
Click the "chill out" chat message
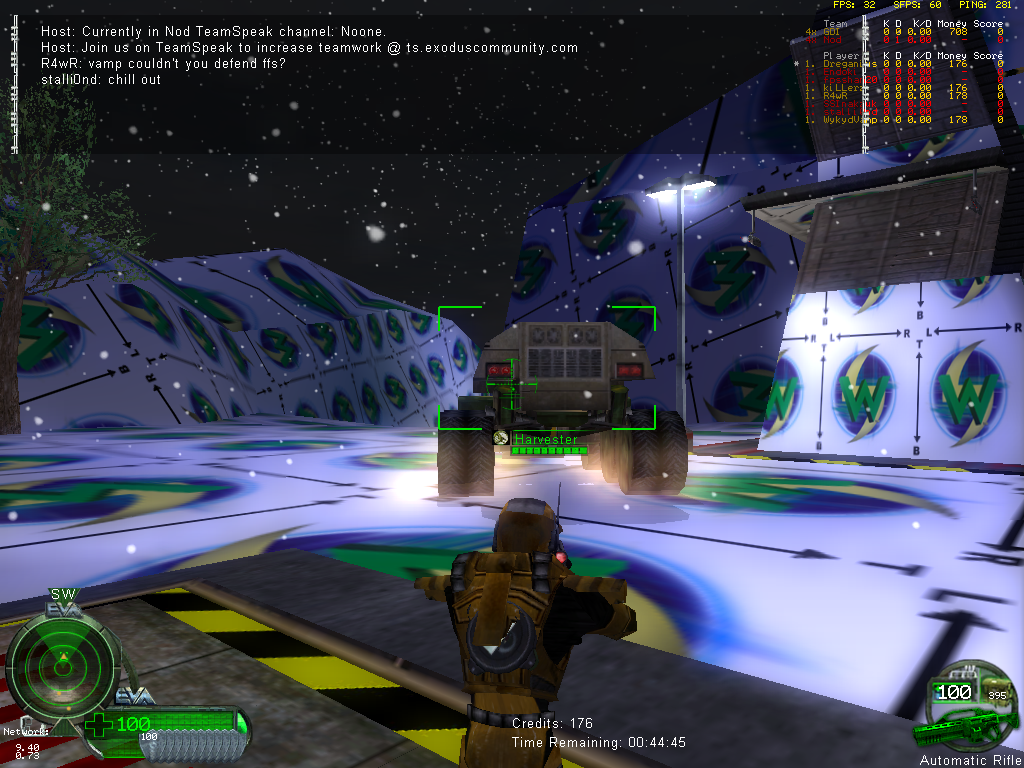101,79
